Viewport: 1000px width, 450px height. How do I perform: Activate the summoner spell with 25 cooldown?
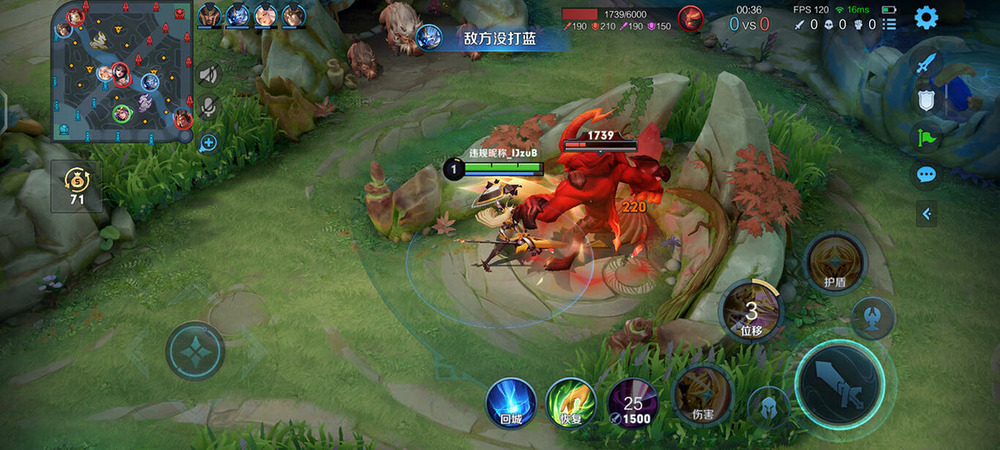click(x=632, y=402)
